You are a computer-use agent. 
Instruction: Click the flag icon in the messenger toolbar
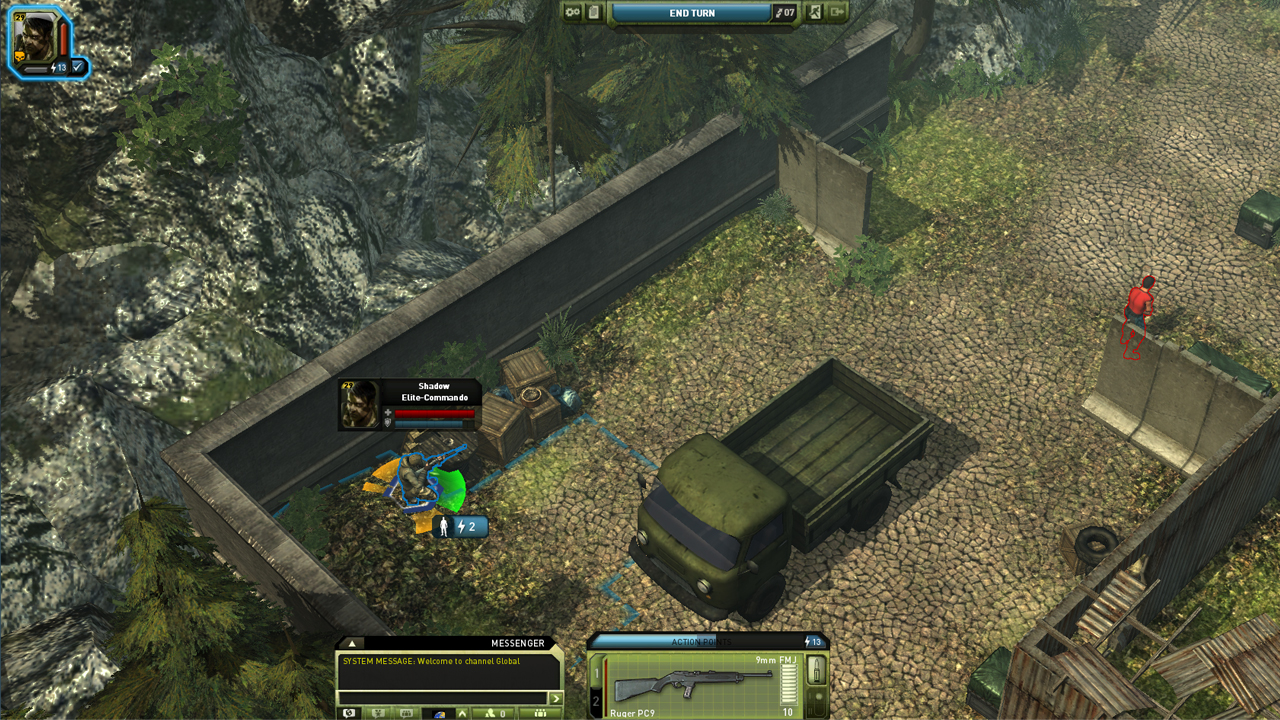coord(377,712)
